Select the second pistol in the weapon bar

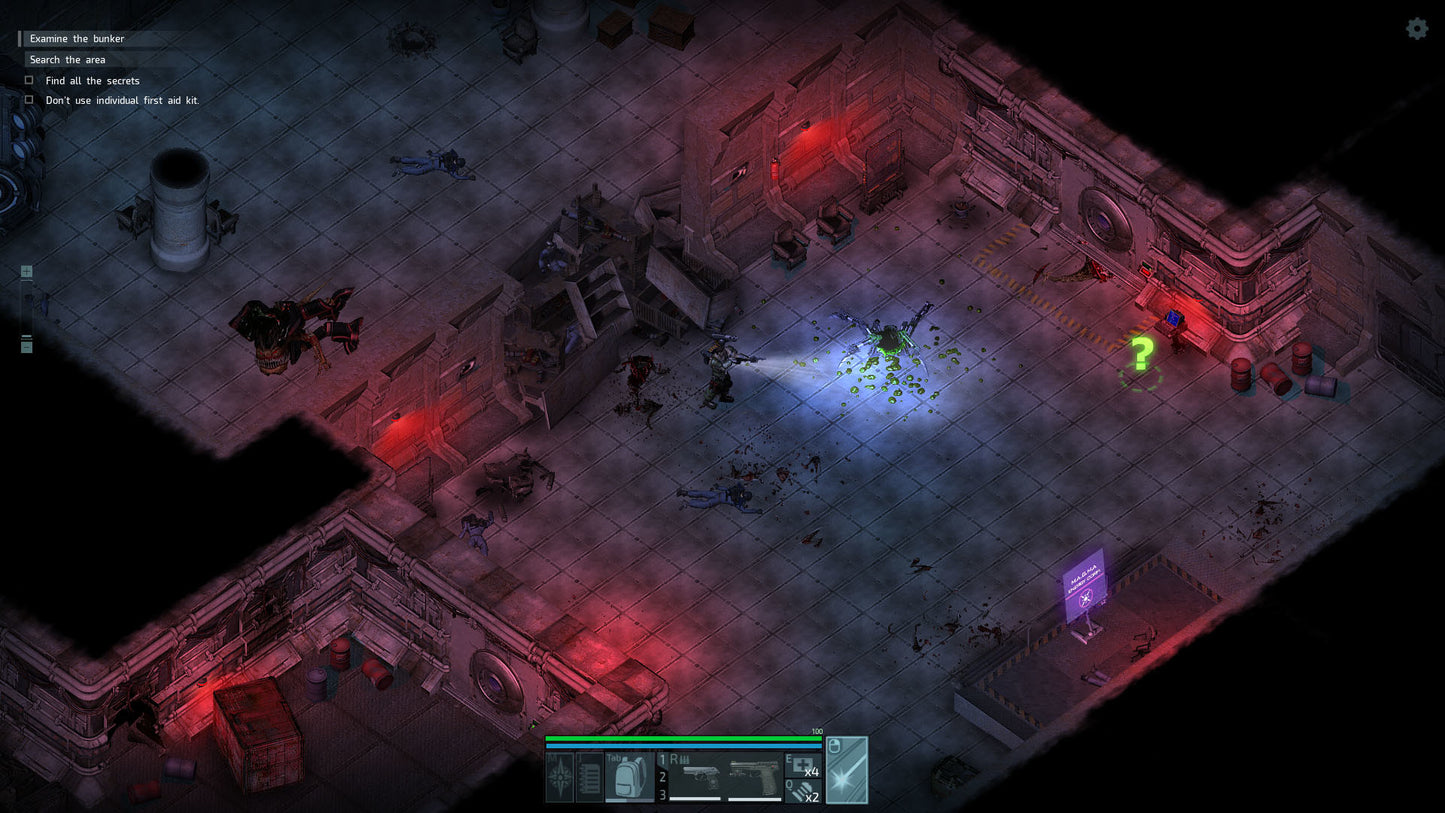(x=752, y=773)
